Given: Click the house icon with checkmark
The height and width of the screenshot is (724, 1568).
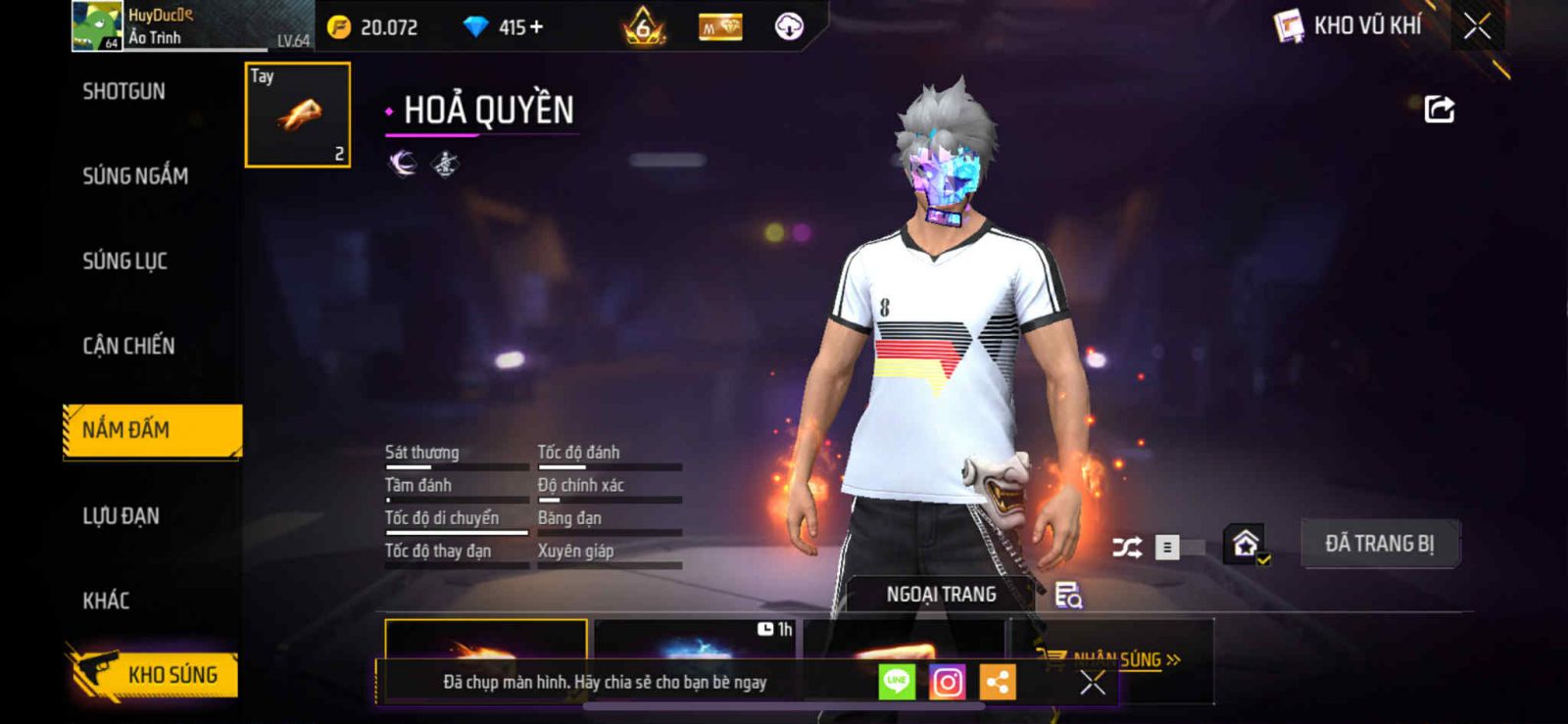Looking at the screenshot, I should pyautogui.click(x=1246, y=545).
